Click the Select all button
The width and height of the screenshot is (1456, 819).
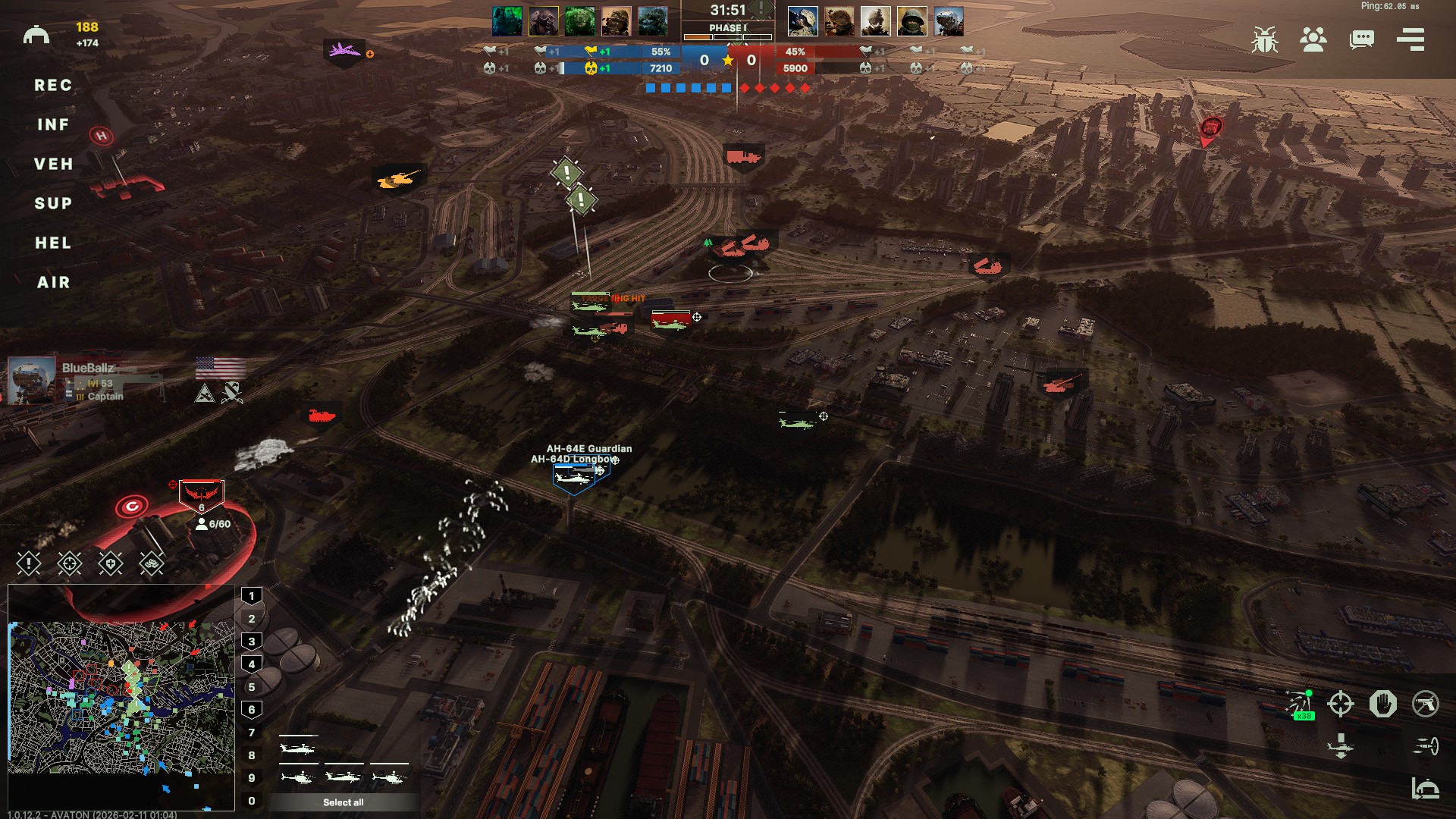pos(343,802)
